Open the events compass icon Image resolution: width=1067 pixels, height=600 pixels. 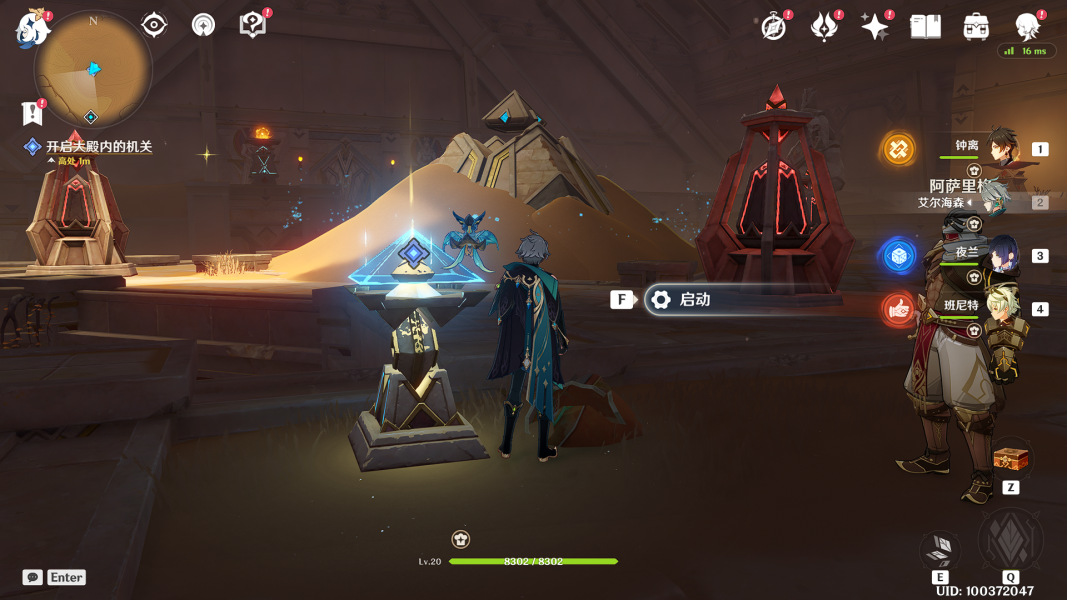point(773,27)
